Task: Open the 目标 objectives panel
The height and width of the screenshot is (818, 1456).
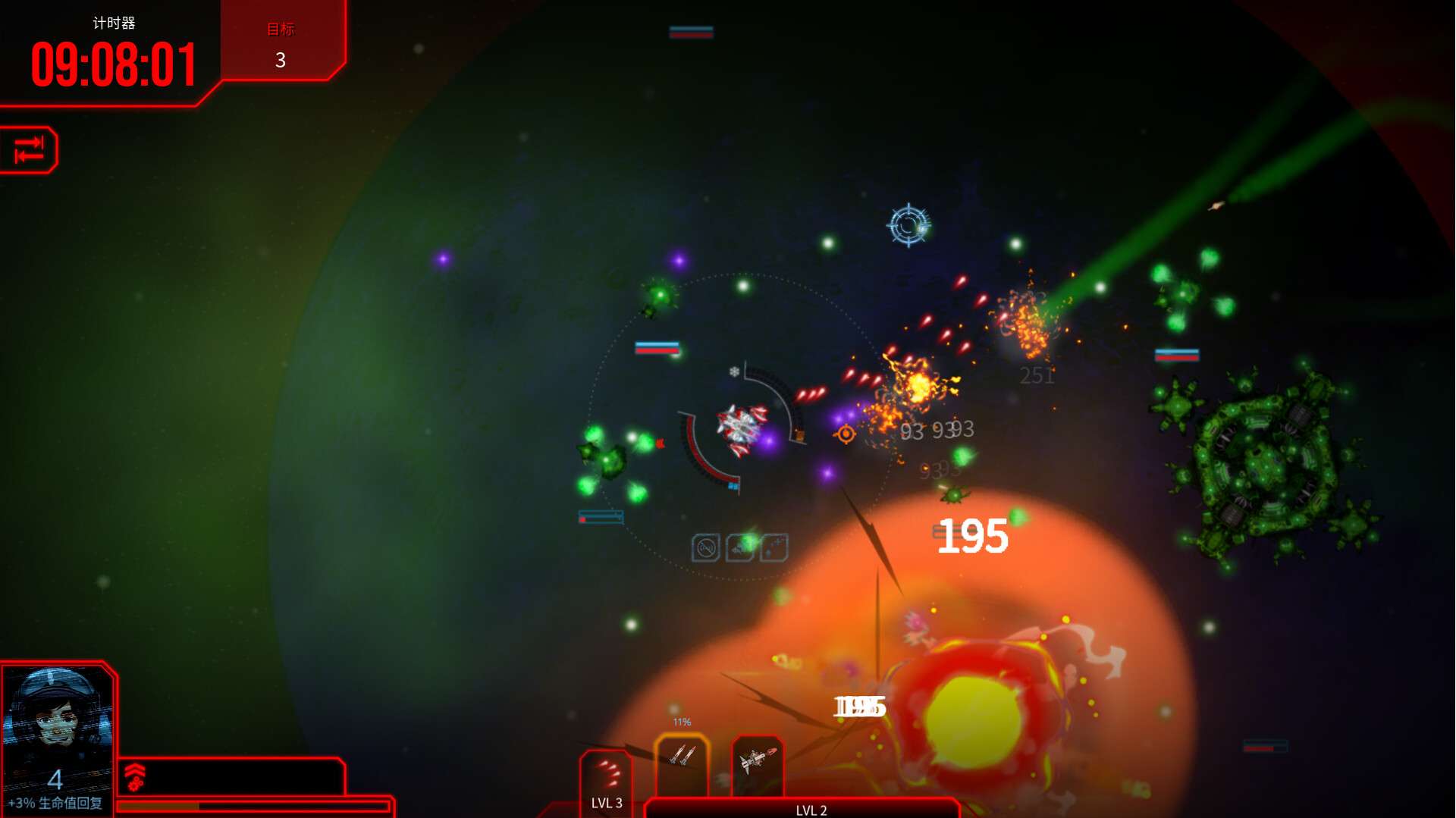Action: point(281,44)
